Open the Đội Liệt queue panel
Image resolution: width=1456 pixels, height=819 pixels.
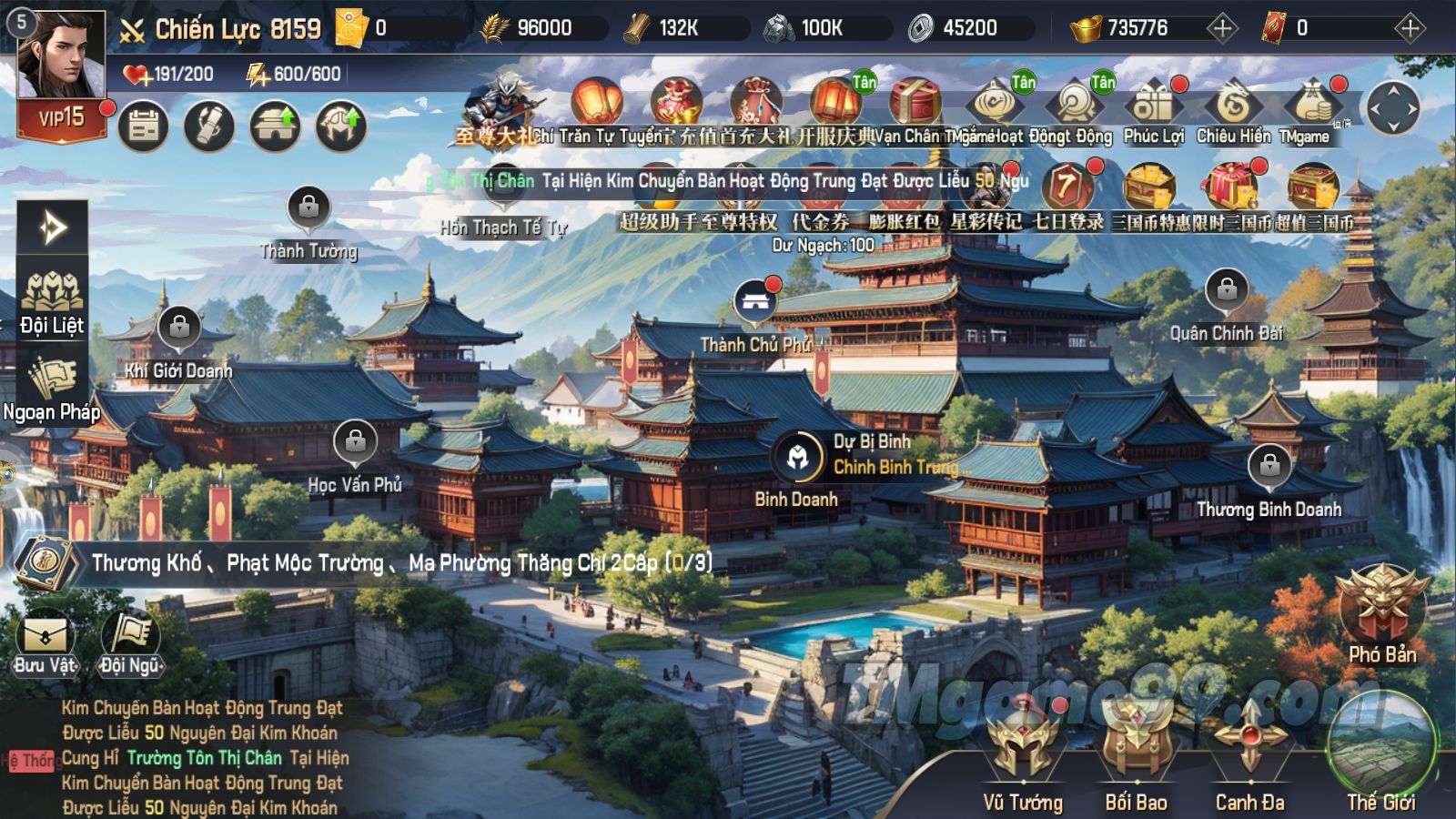coord(52,298)
